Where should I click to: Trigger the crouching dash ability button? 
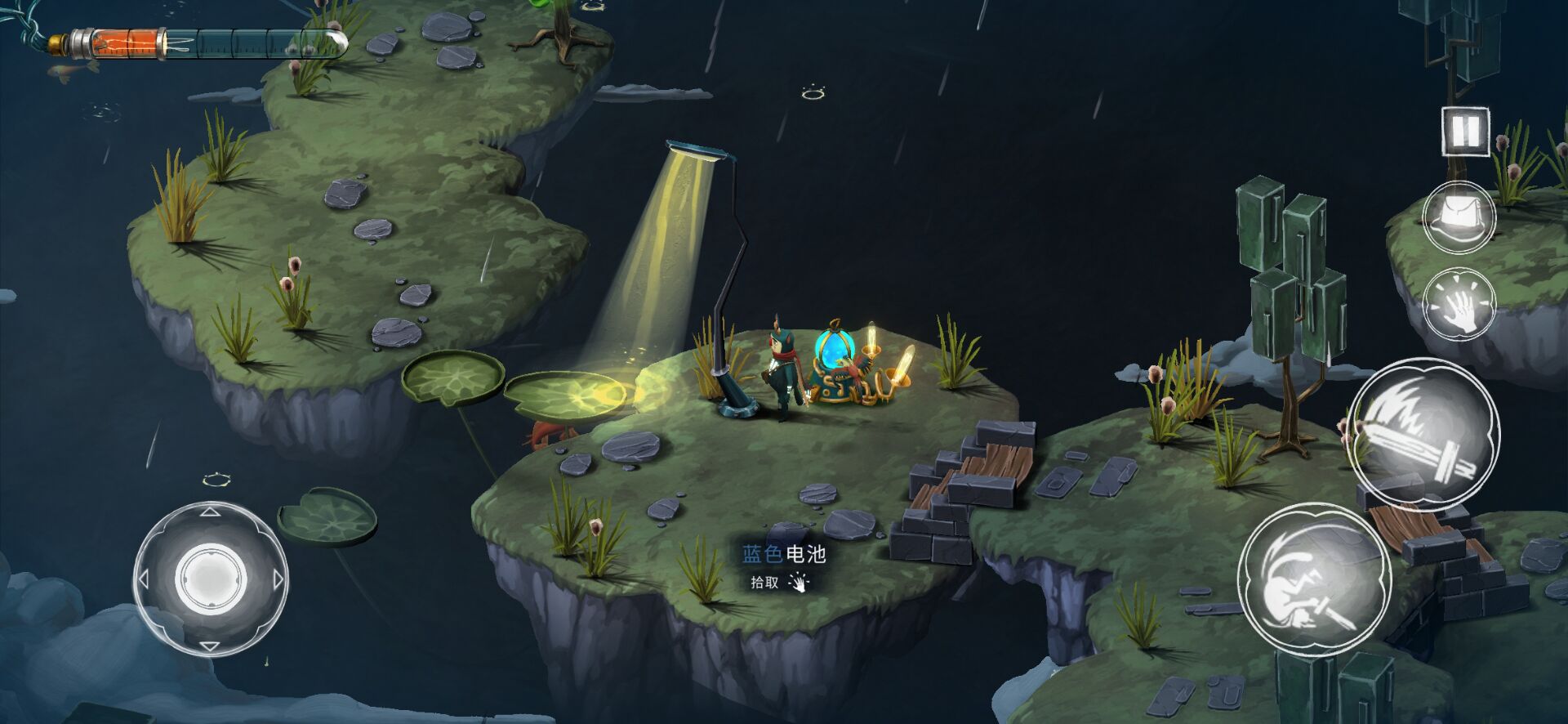coord(1313,579)
